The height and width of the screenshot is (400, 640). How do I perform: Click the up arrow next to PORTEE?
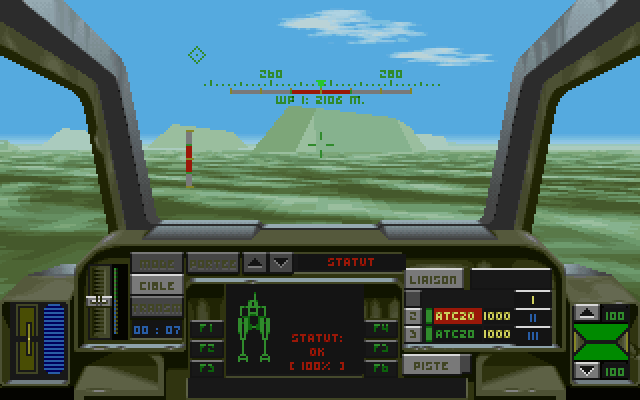click(256, 263)
